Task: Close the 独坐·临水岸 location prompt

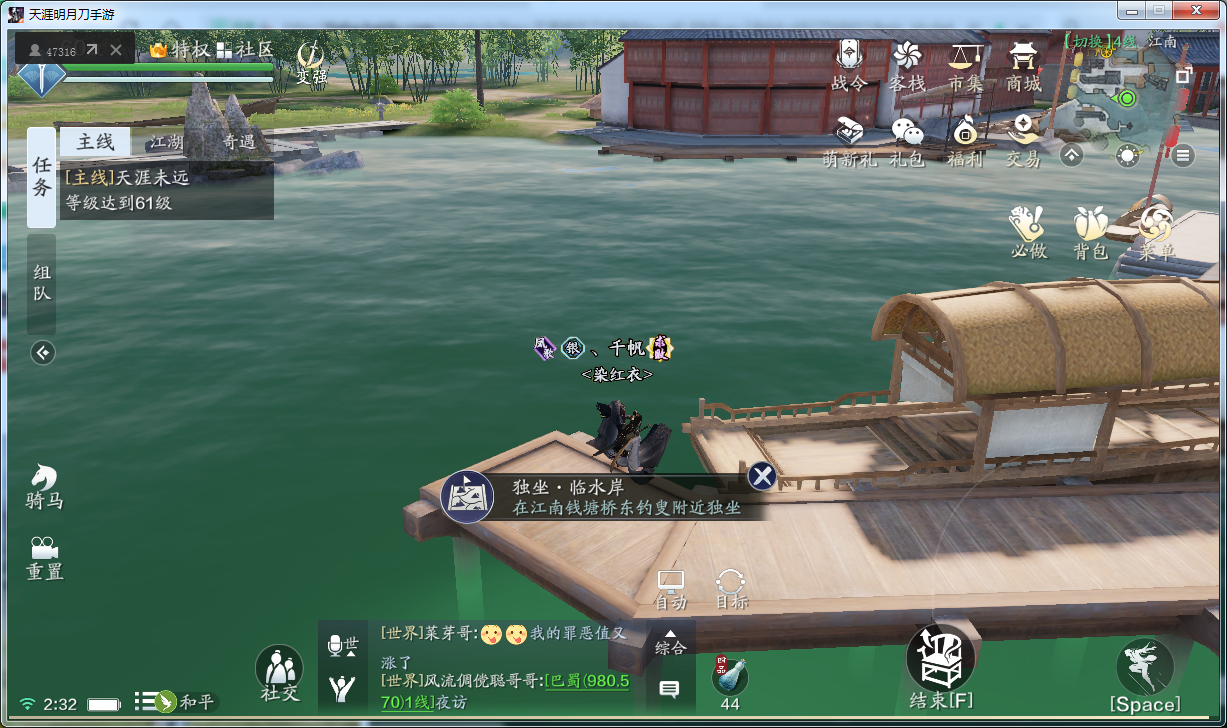Action: [x=762, y=476]
